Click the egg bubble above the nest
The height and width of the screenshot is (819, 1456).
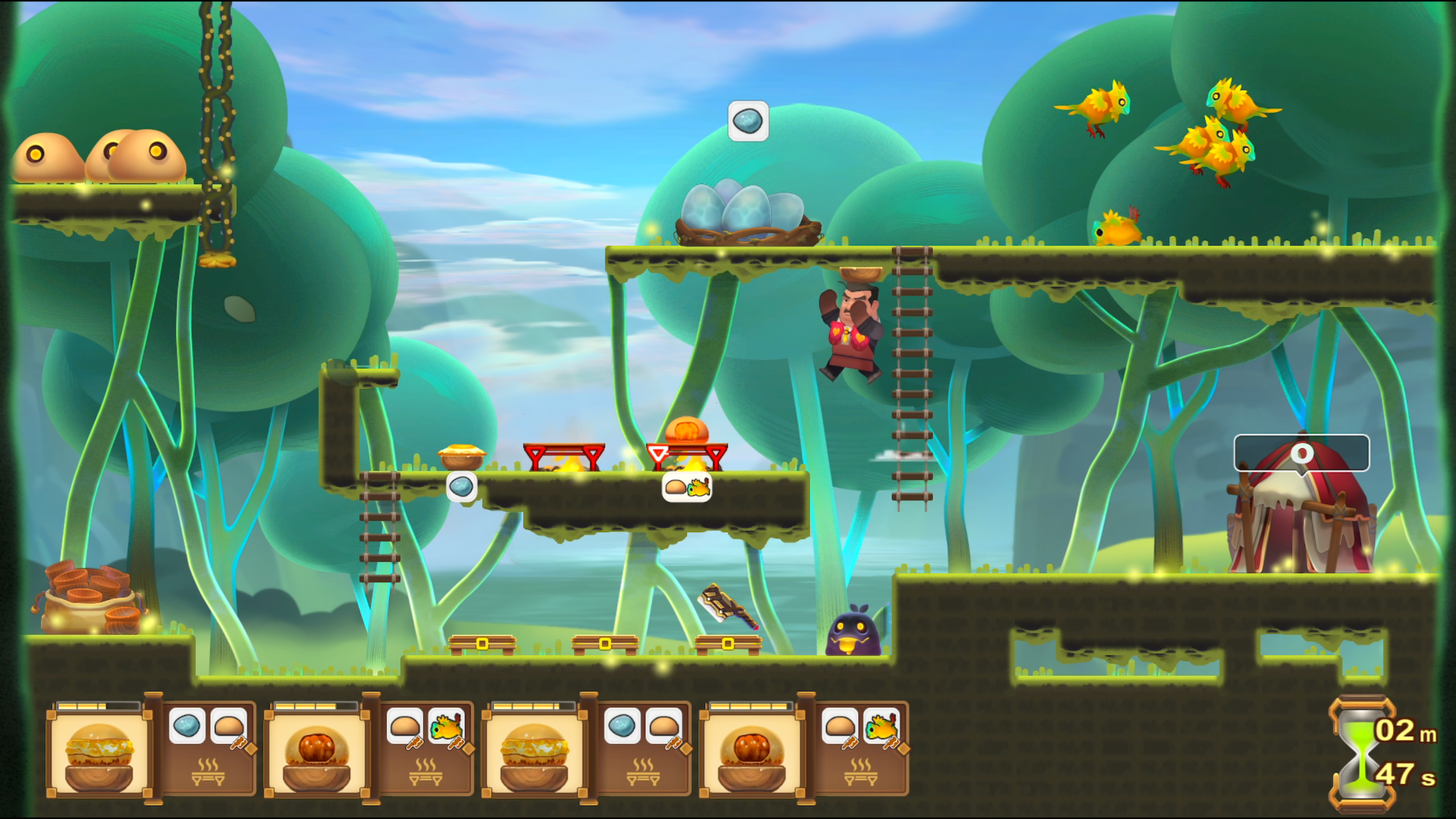748,121
